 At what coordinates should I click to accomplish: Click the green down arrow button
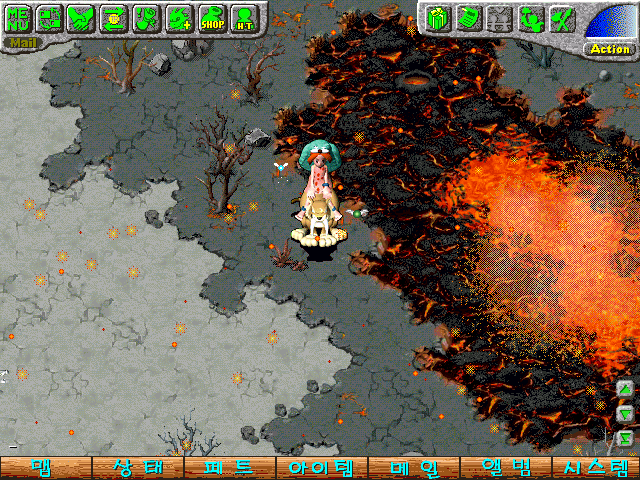[x=624, y=412]
